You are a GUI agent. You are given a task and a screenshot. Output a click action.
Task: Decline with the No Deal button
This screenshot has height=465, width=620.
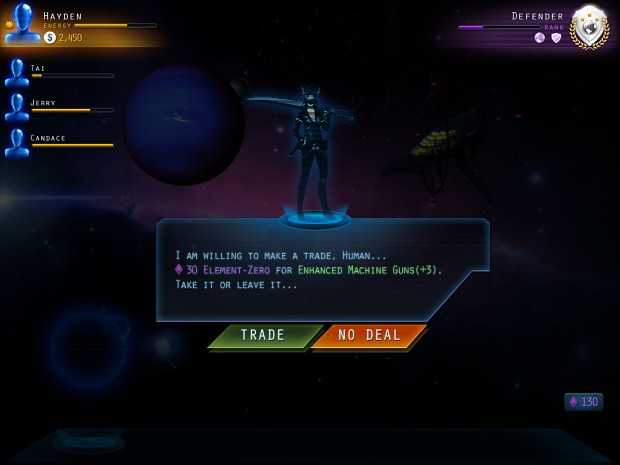[369, 336]
